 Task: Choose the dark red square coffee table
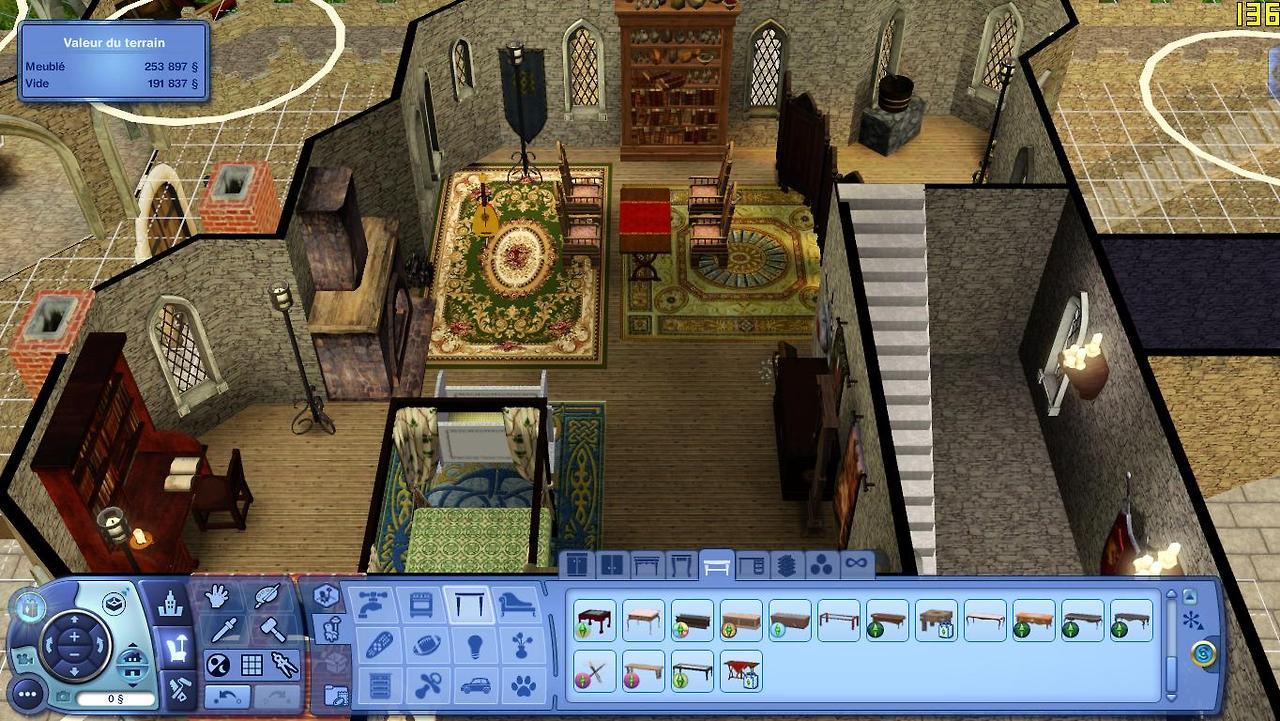[x=595, y=621]
